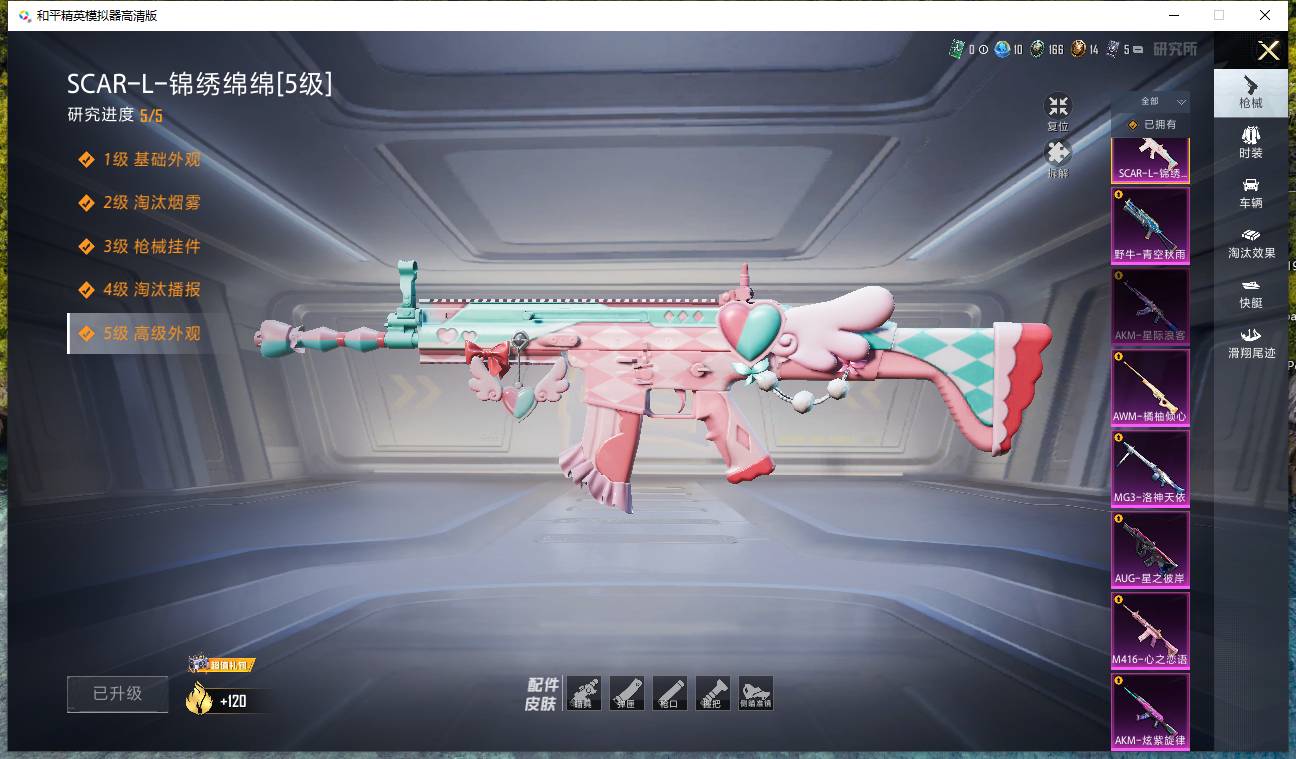This screenshot has height=759, width=1296.
Task: Choose the AWM-橘柚倾心 skin thumbnail
Action: (1150, 388)
